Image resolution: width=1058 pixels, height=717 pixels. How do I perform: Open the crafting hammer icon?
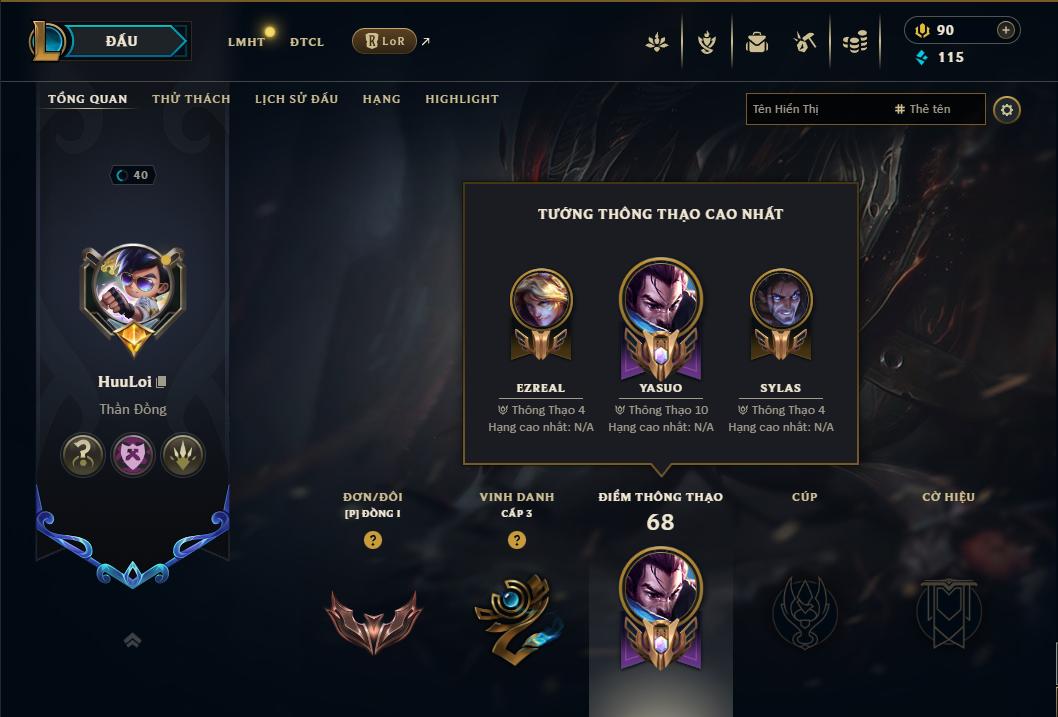[805, 42]
